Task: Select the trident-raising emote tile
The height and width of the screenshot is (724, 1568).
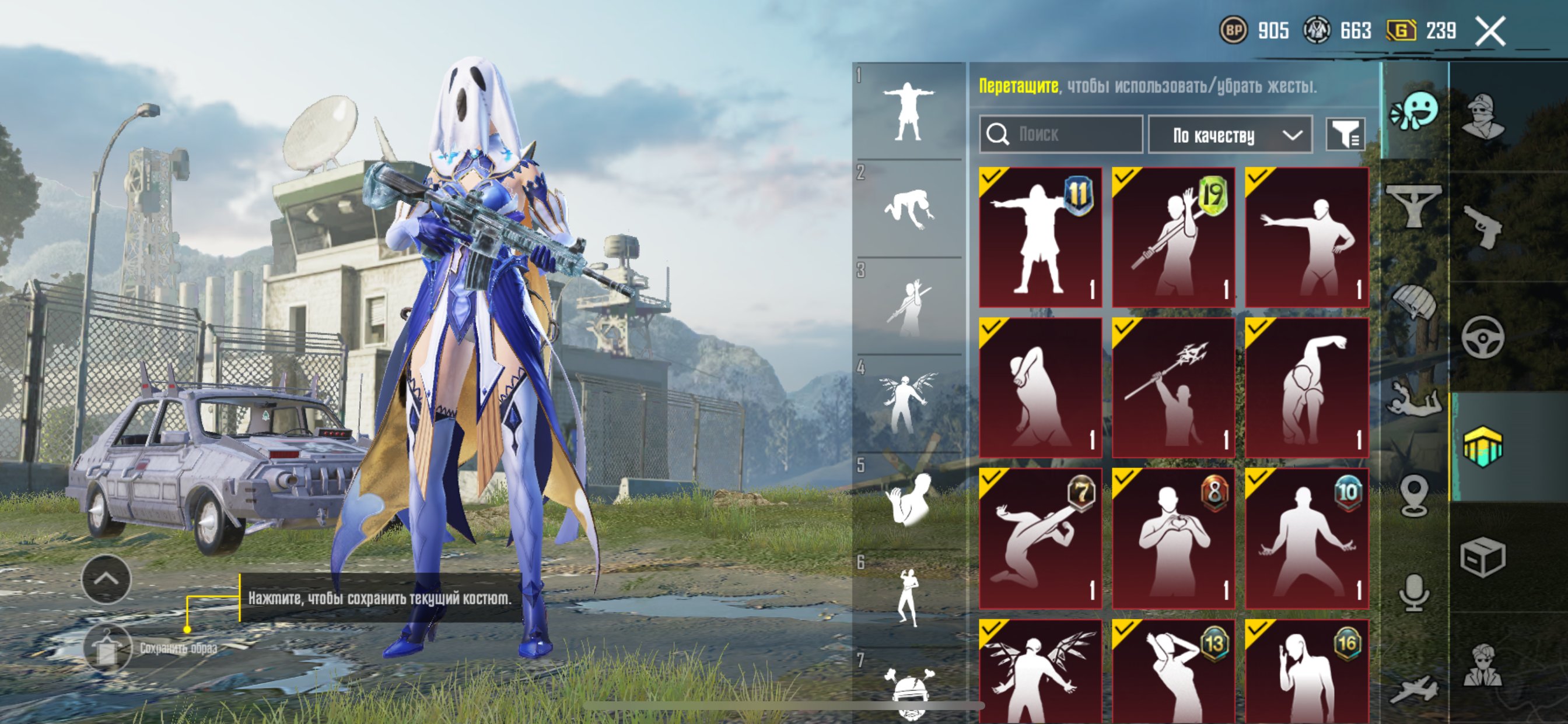Action: click(1173, 388)
